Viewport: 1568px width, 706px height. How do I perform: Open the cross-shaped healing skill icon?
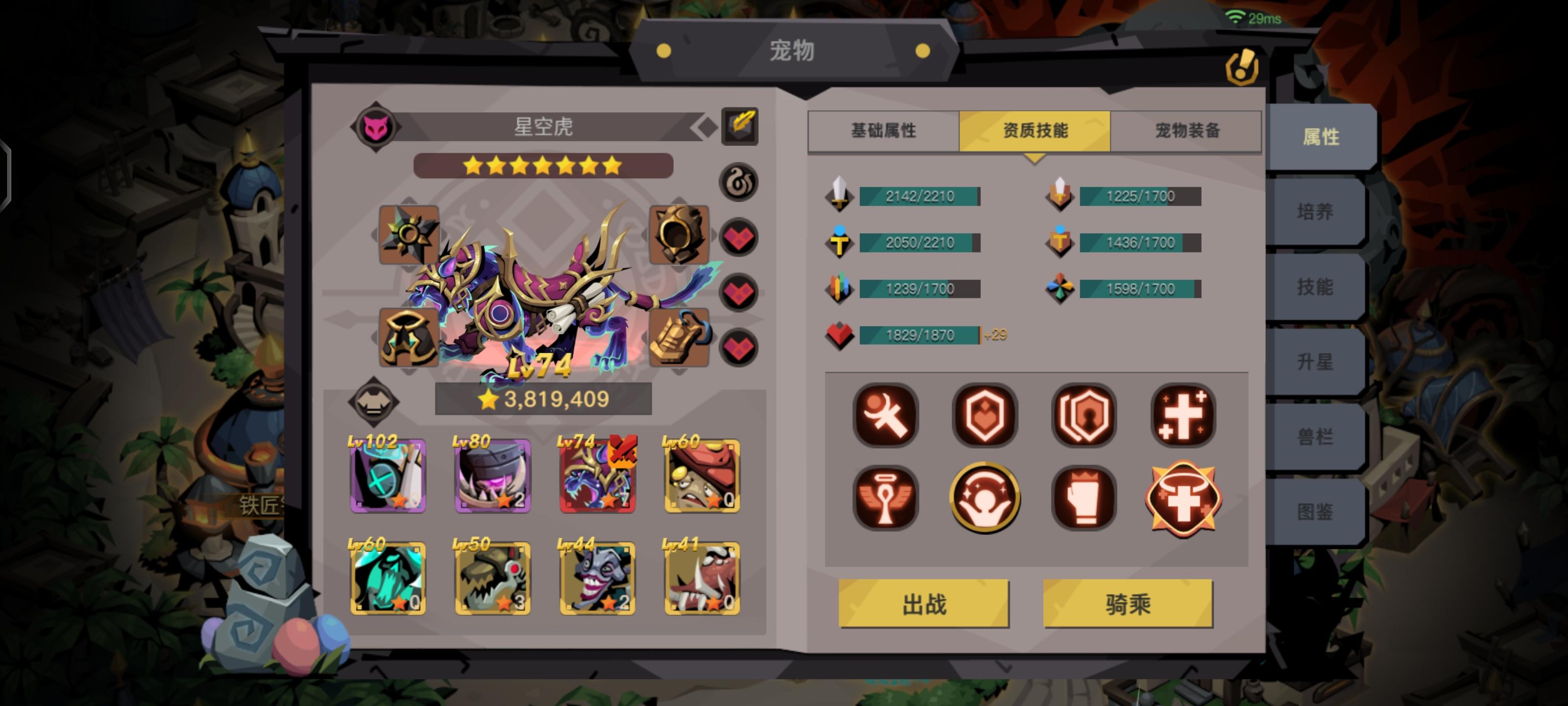coord(1183,415)
